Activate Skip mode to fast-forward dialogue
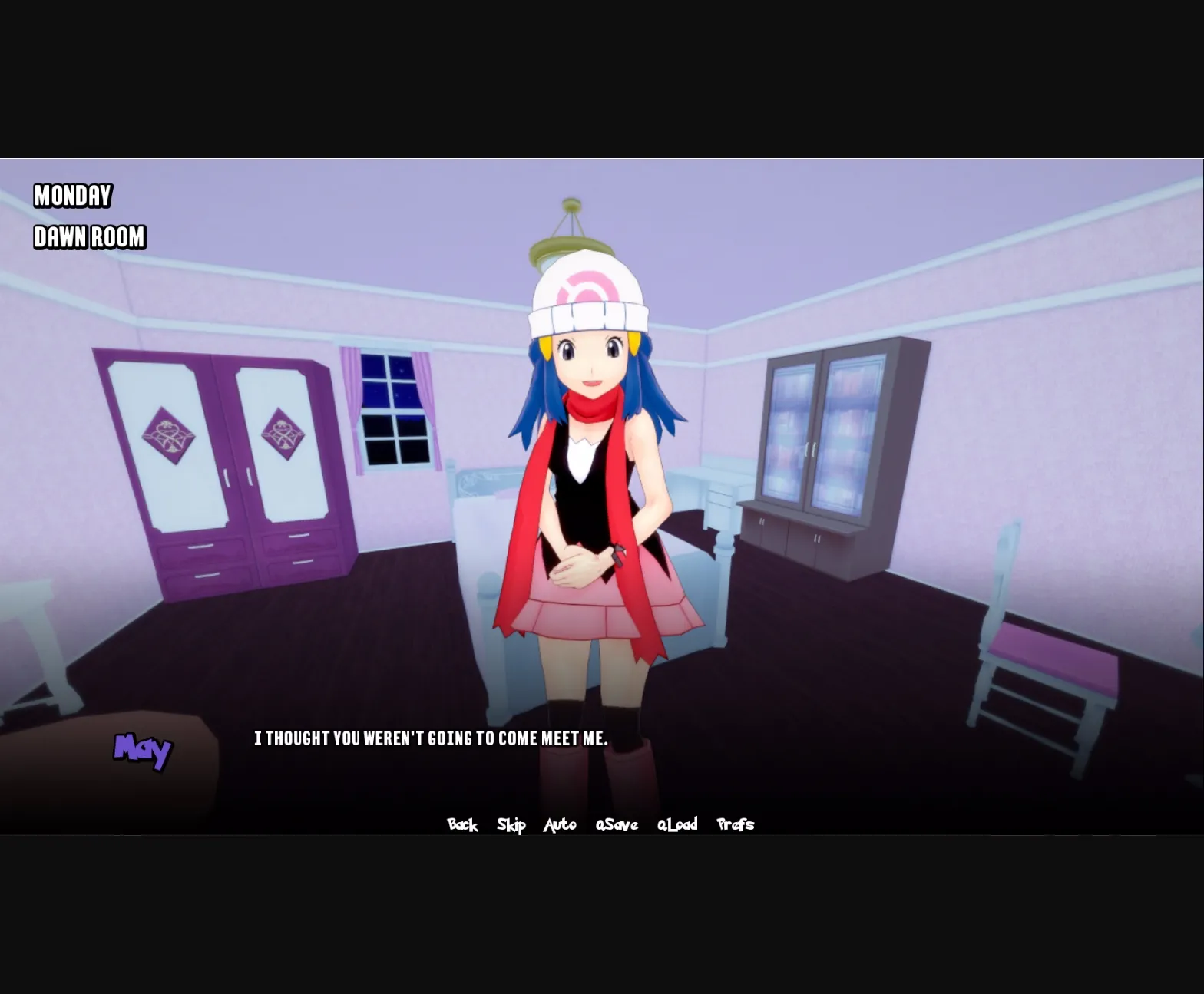1204x994 pixels. [511, 824]
